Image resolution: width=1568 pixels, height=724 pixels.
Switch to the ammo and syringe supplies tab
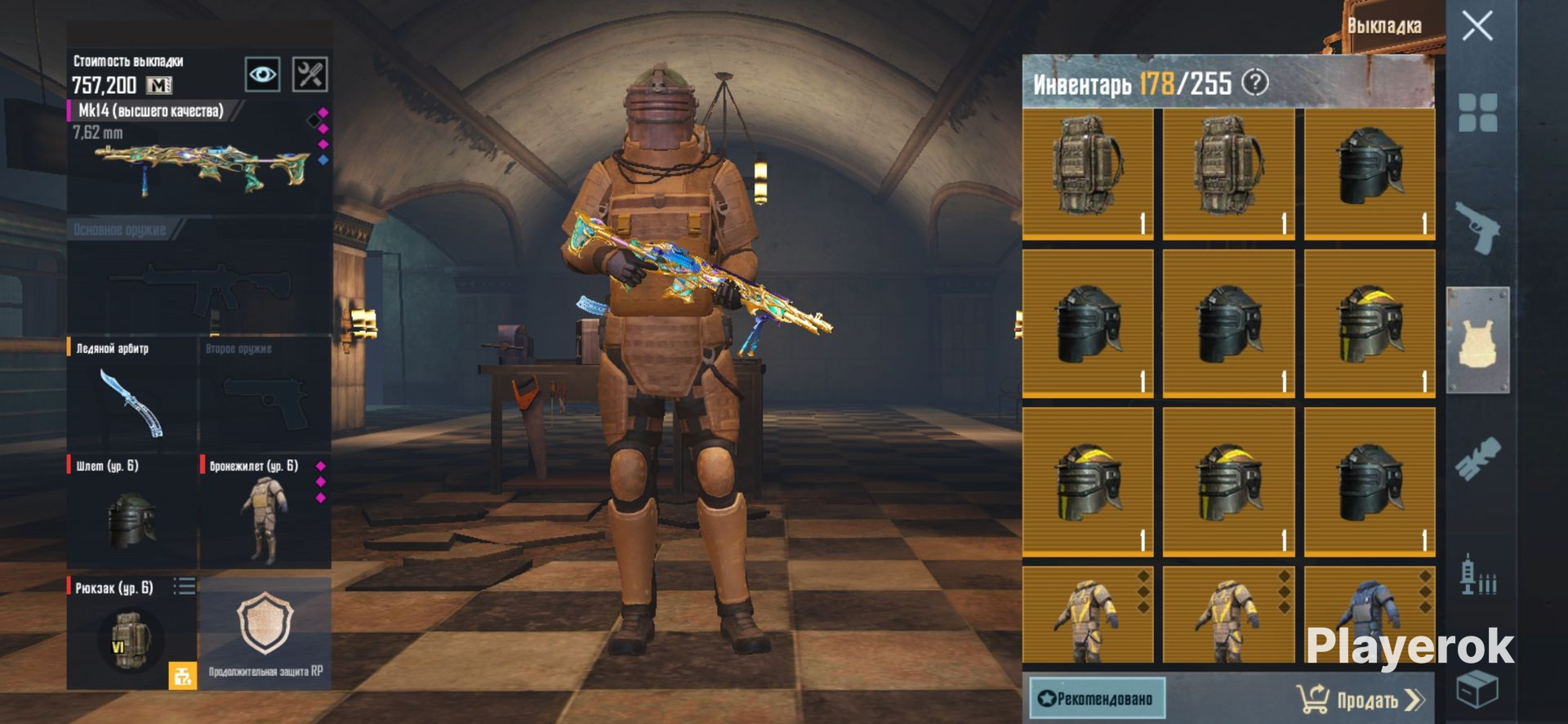point(1477,574)
